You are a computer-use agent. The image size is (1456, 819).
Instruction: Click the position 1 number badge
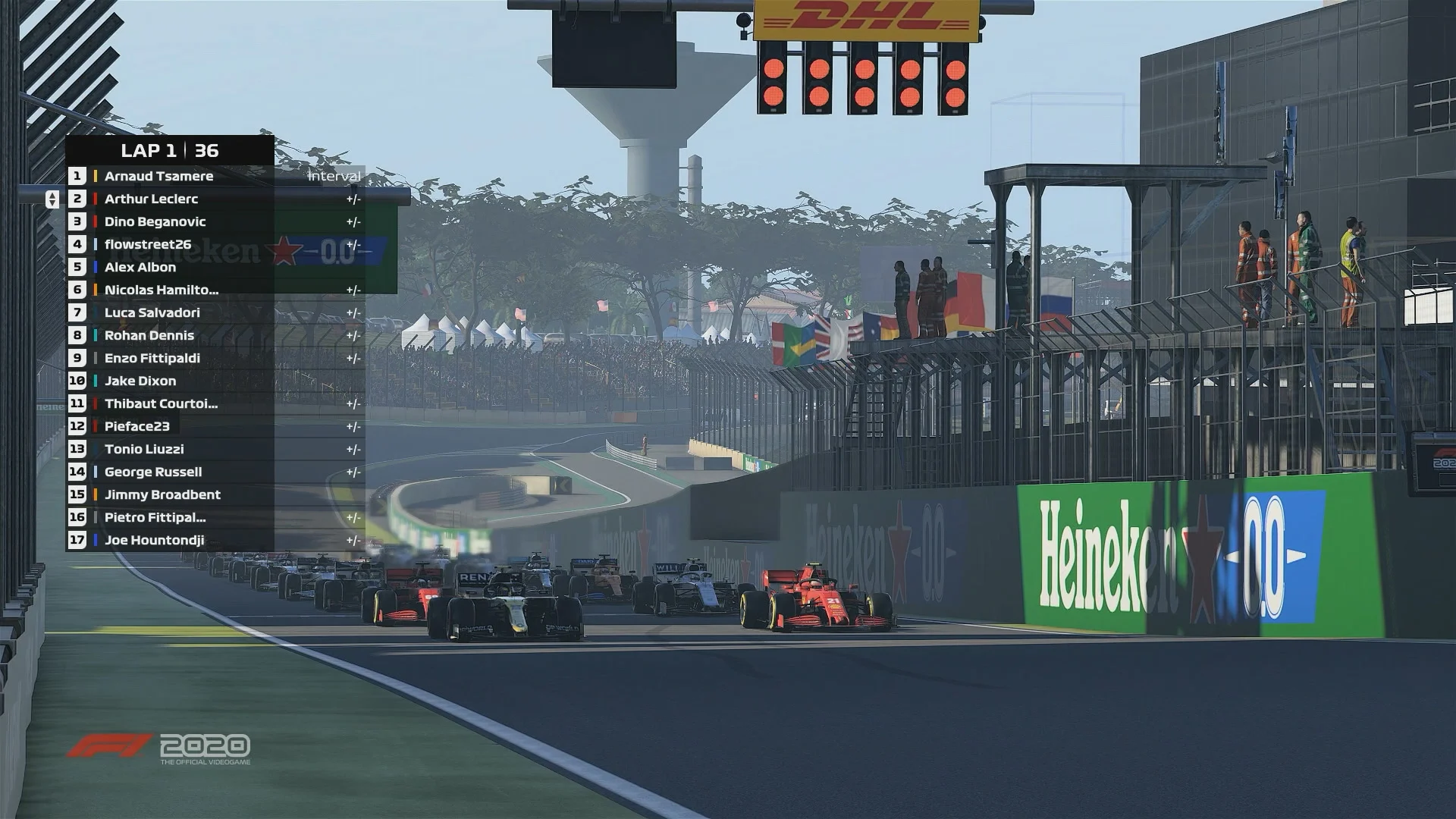(x=77, y=176)
